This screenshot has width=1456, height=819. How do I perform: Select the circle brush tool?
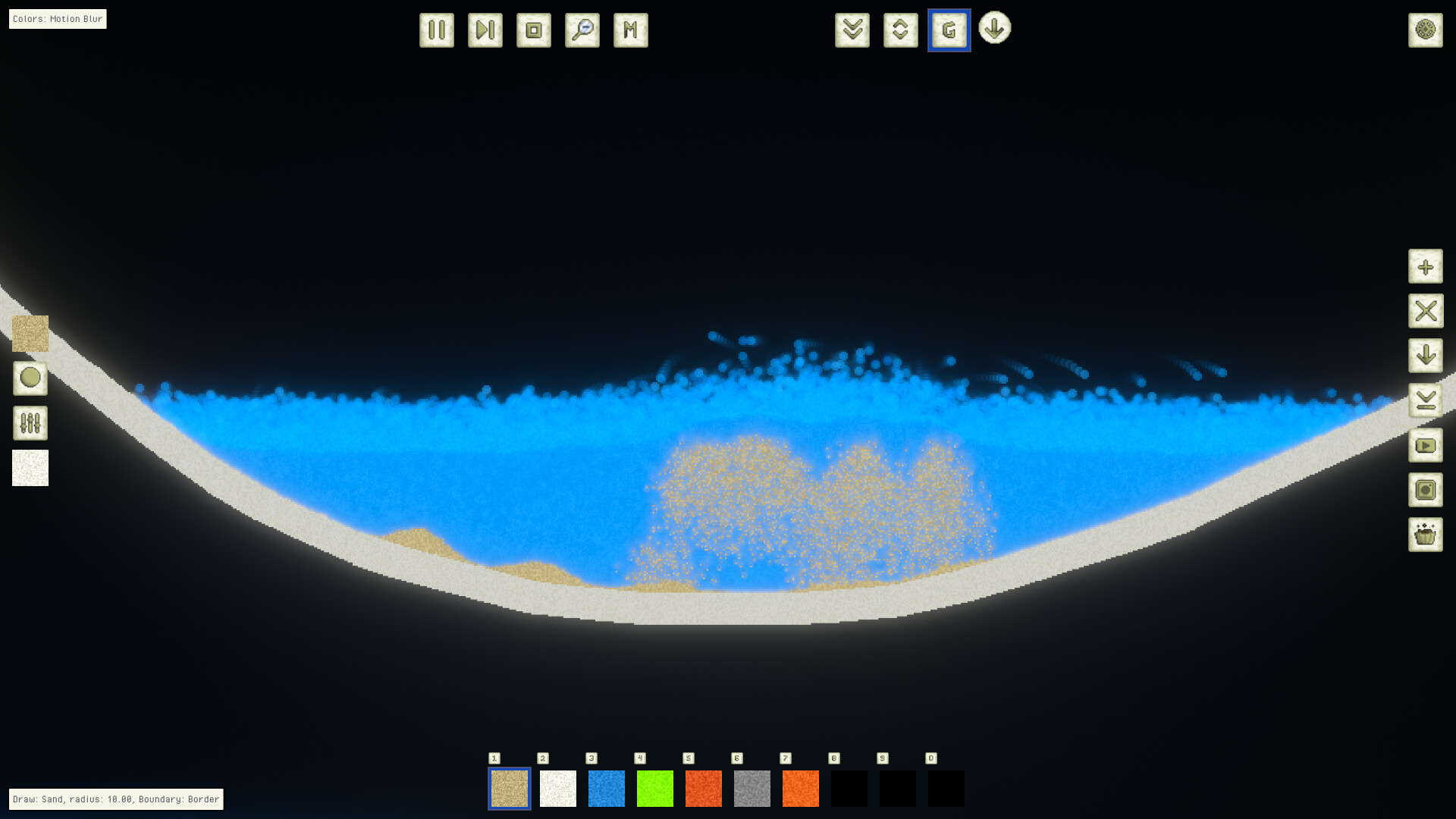[x=30, y=378]
